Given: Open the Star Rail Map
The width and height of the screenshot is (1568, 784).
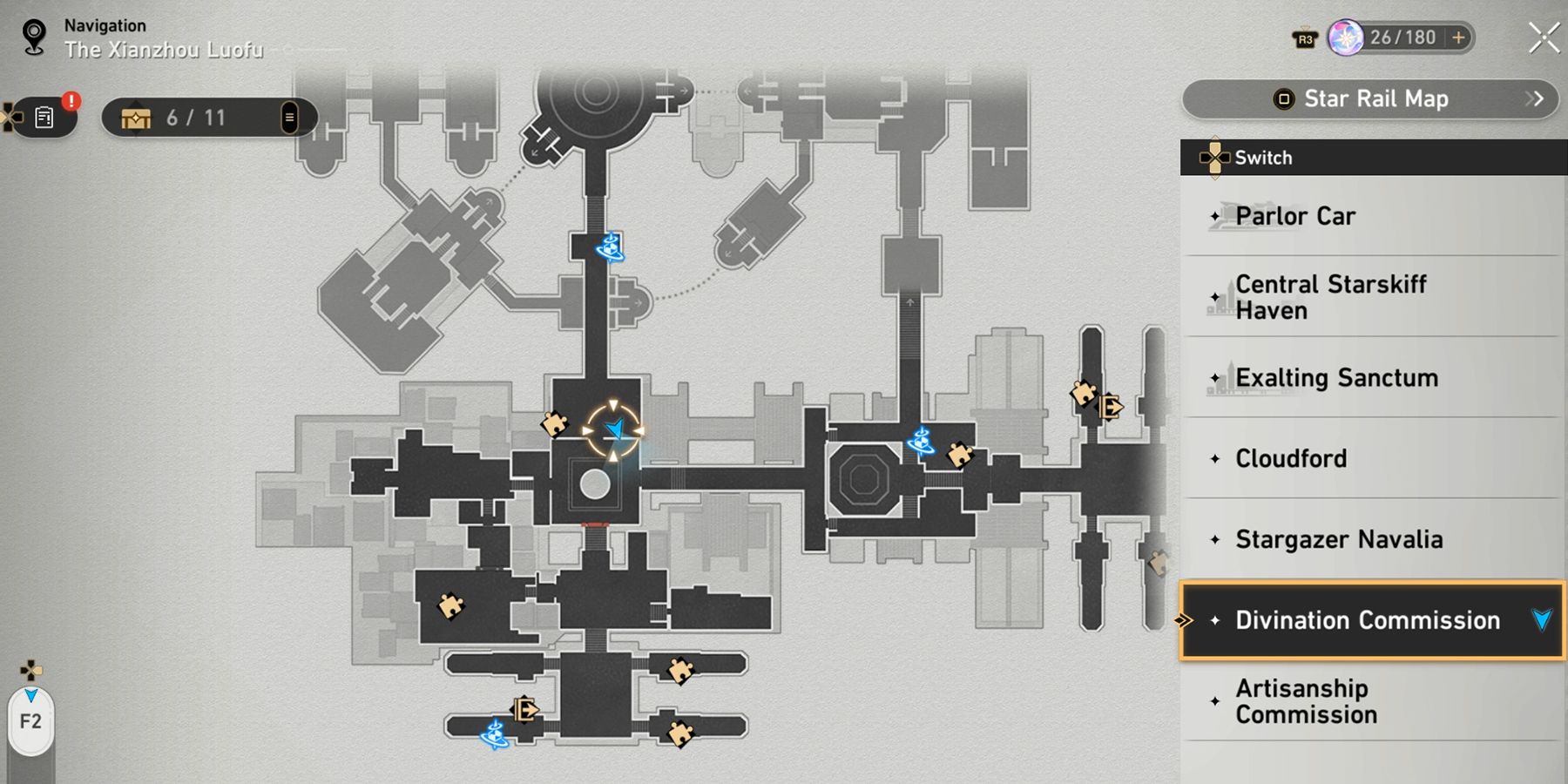Looking at the screenshot, I should [x=1368, y=99].
